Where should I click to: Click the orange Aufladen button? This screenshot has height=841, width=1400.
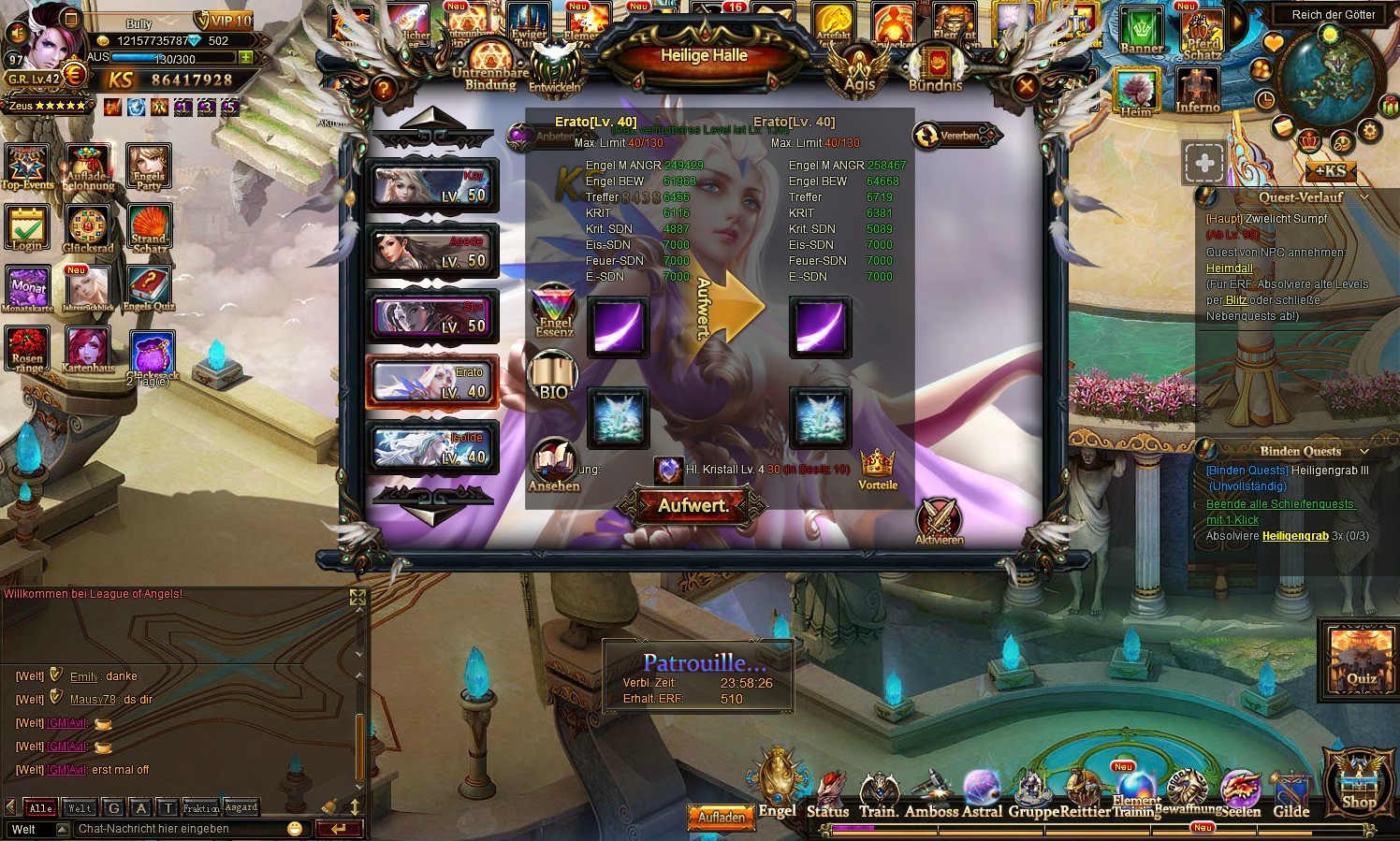point(722,817)
